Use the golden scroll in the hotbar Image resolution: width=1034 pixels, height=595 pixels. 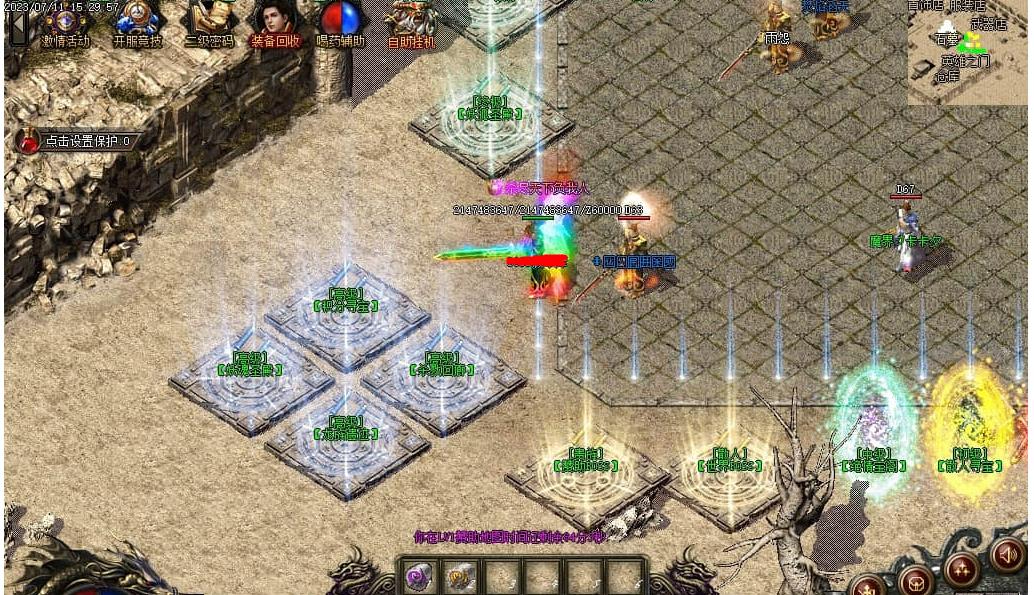click(x=461, y=577)
